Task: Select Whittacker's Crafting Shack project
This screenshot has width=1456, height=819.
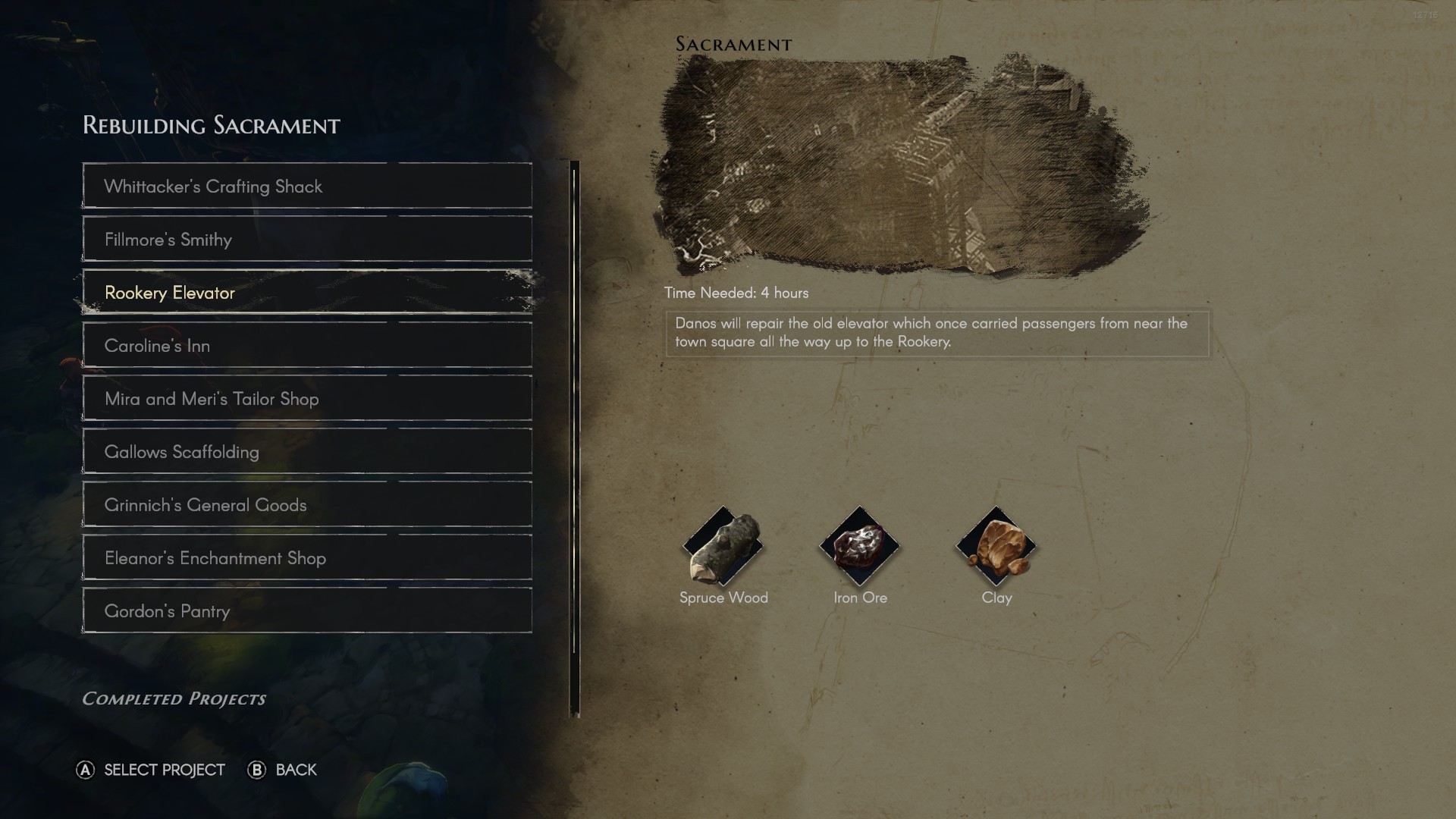Action: tap(306, 186)
